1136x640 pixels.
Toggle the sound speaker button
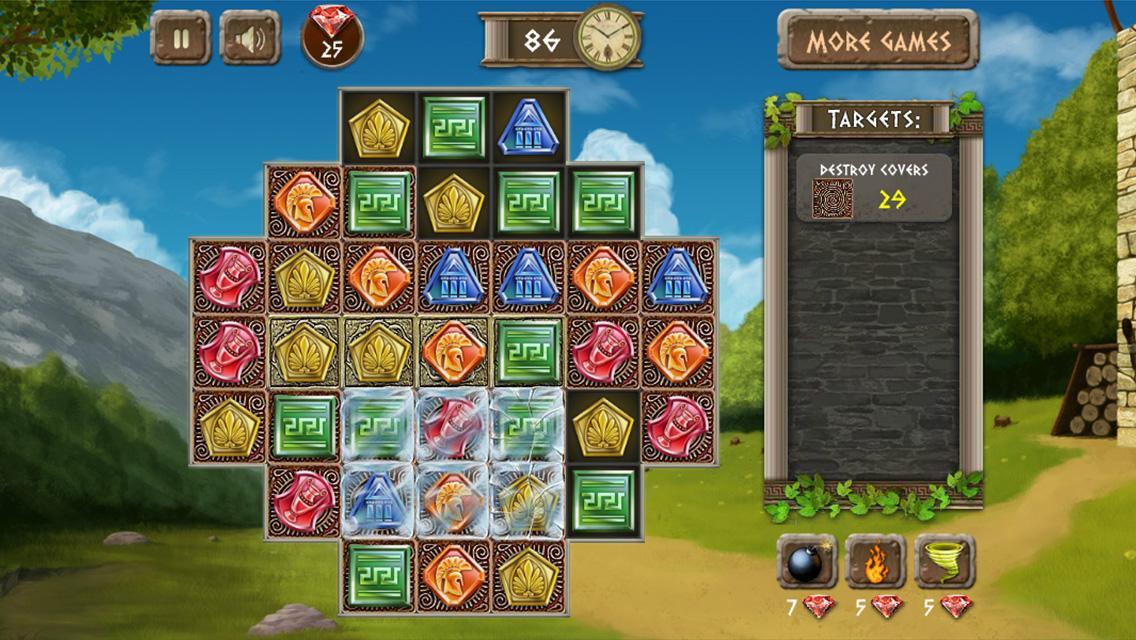coord(249,39)
